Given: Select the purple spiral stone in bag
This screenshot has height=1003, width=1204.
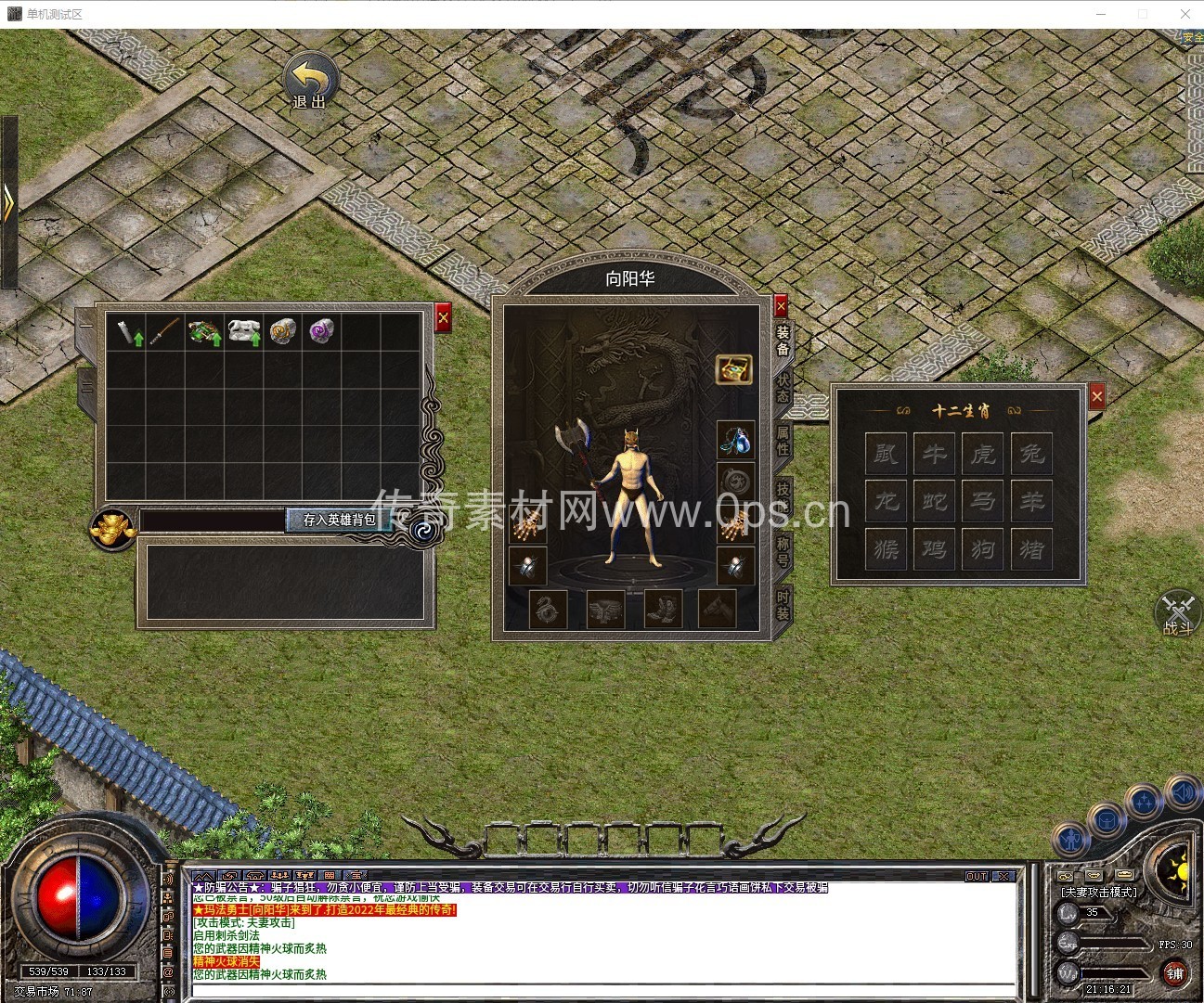Looking at the screenshot, I should (321, 330).
